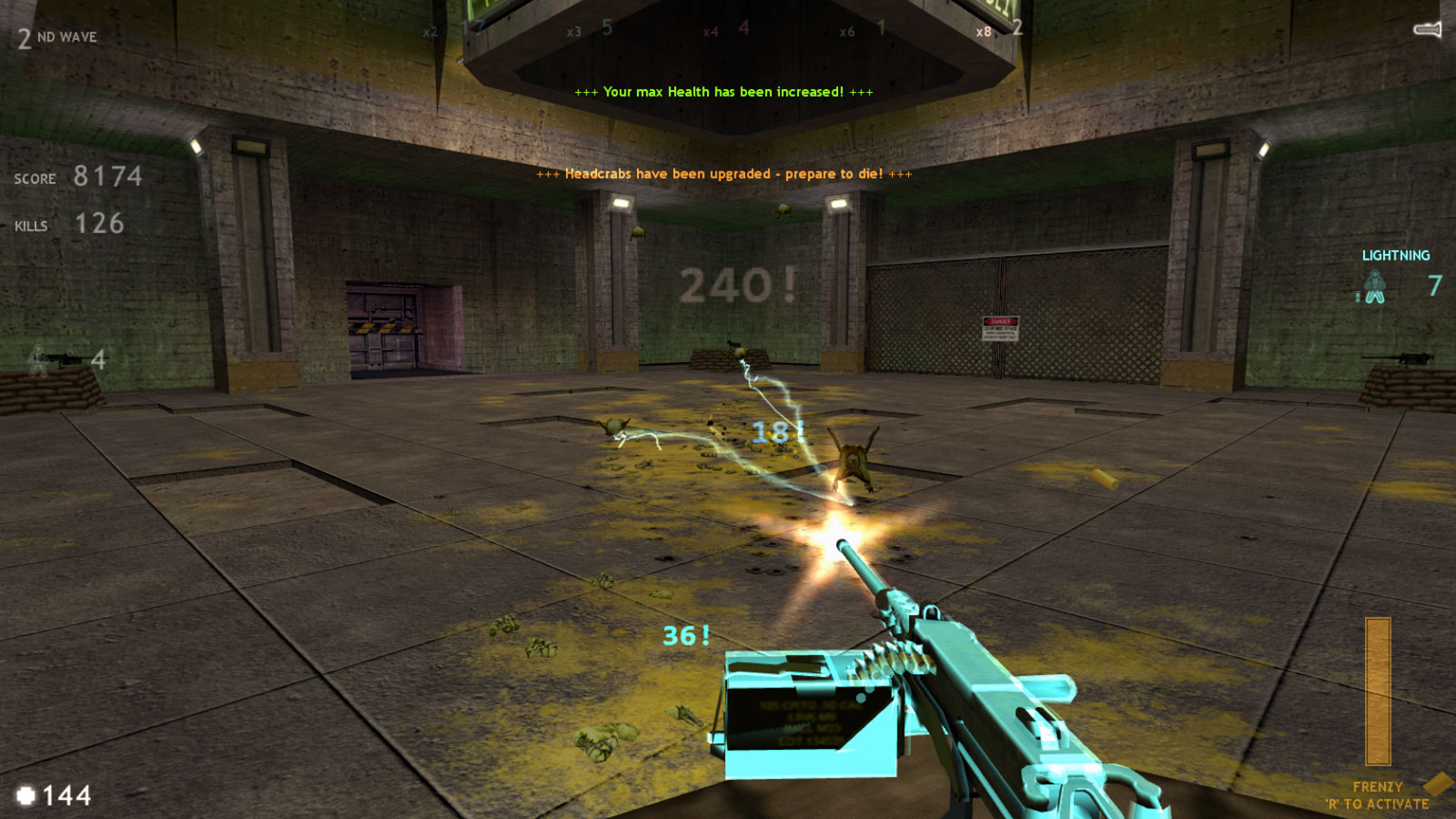
Task: Click the golden diamond icon beside the Frenzy meter
Action: 1434,784
